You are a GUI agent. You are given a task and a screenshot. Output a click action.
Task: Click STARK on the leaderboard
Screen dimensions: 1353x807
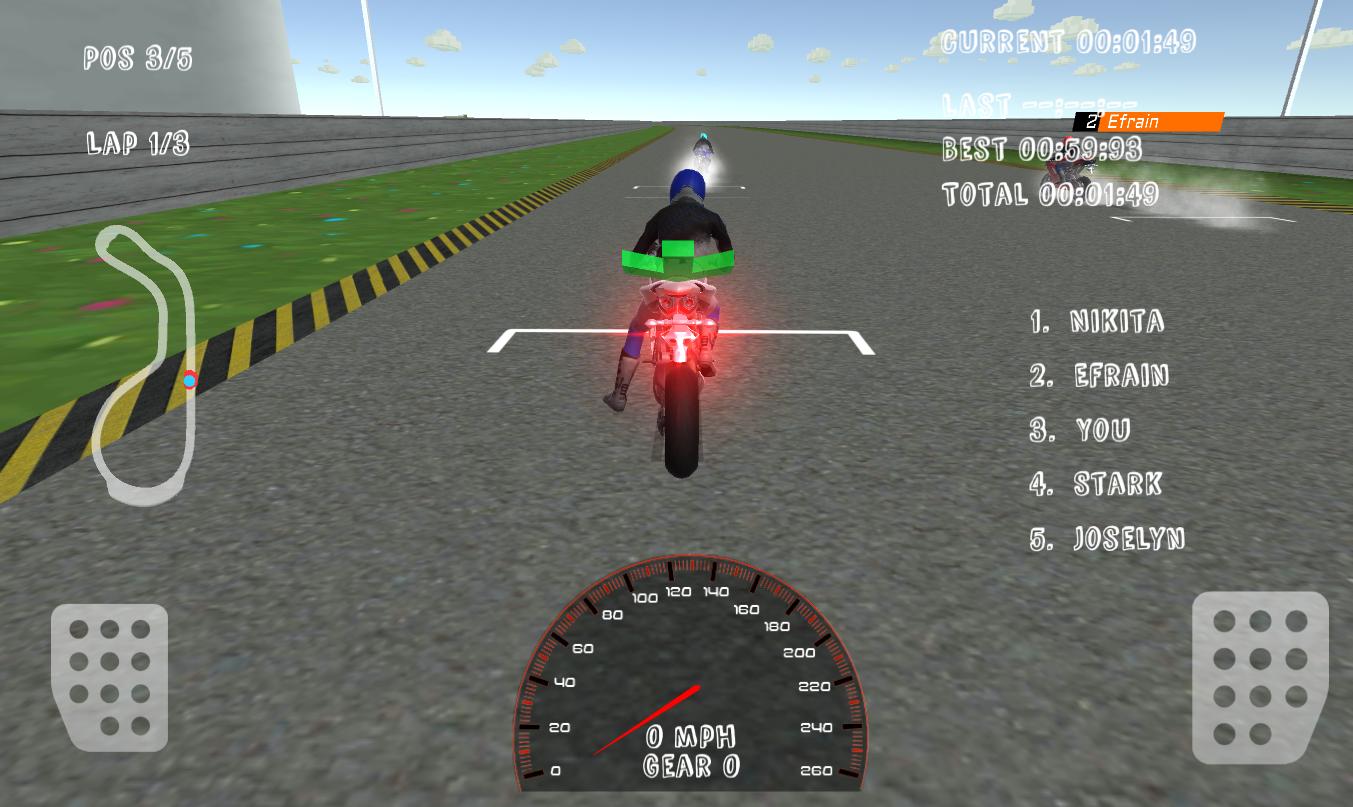pos(1096,485)
